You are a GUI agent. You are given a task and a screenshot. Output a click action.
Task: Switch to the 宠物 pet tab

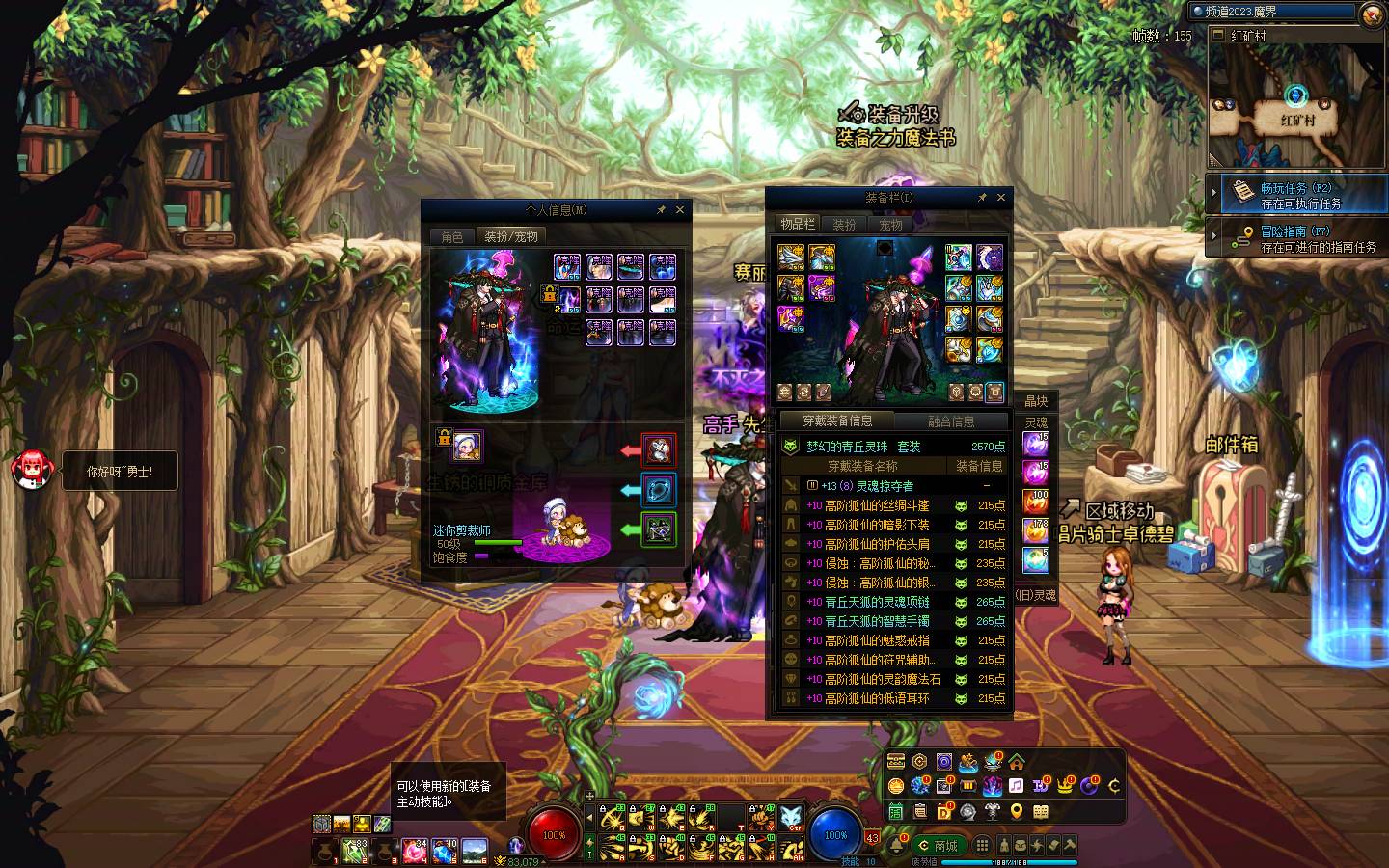coord(890,225)
